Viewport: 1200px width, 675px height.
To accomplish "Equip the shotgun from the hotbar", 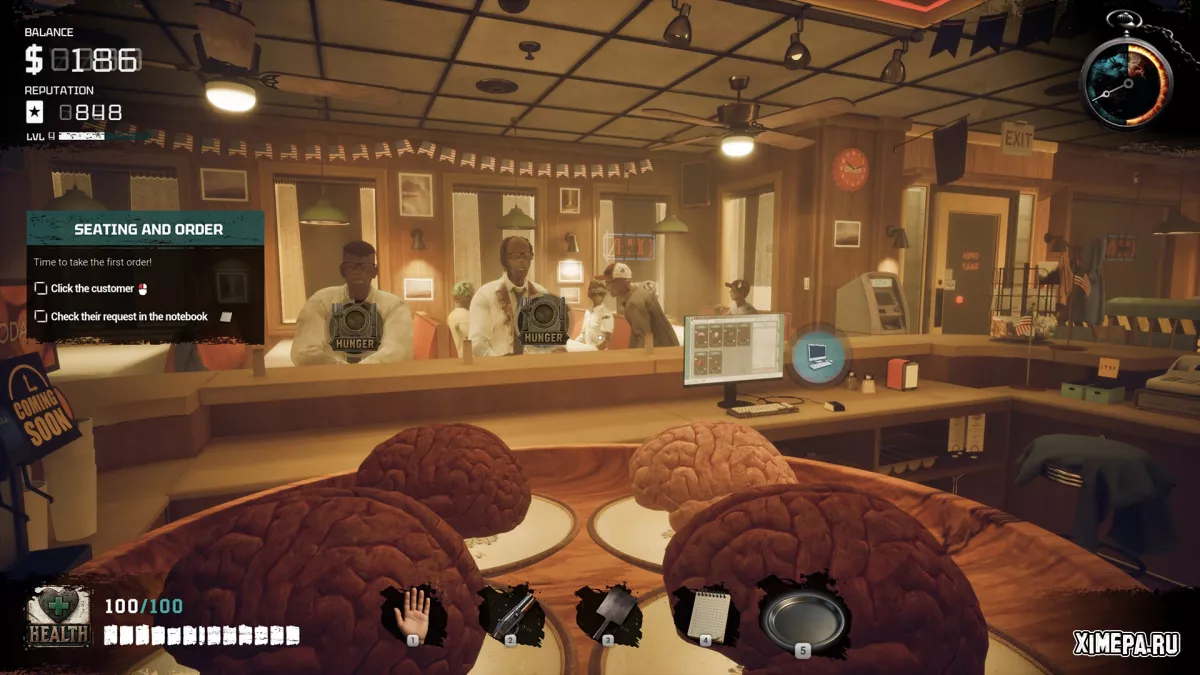I will [511, 614].
